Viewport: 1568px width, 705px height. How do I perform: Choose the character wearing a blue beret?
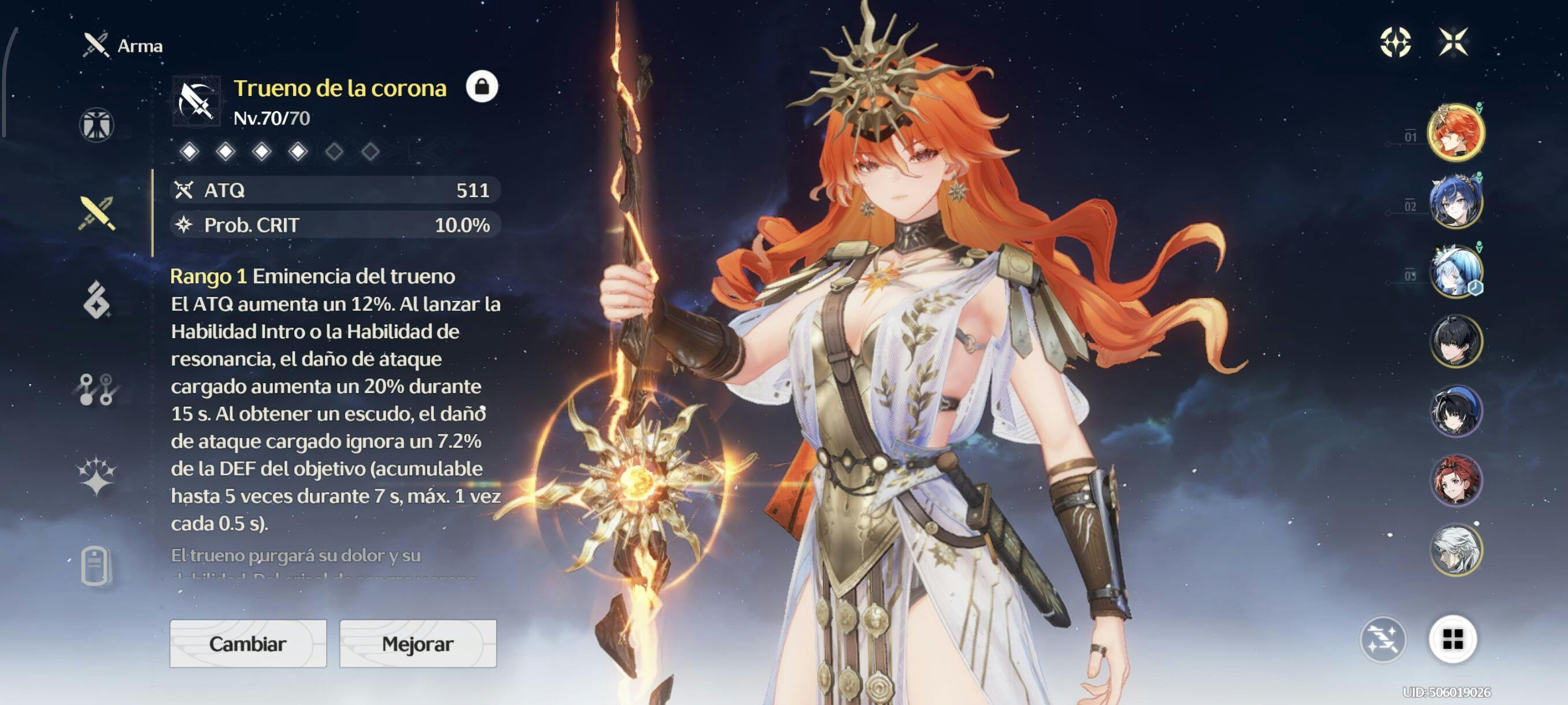tap(1455, 411)
